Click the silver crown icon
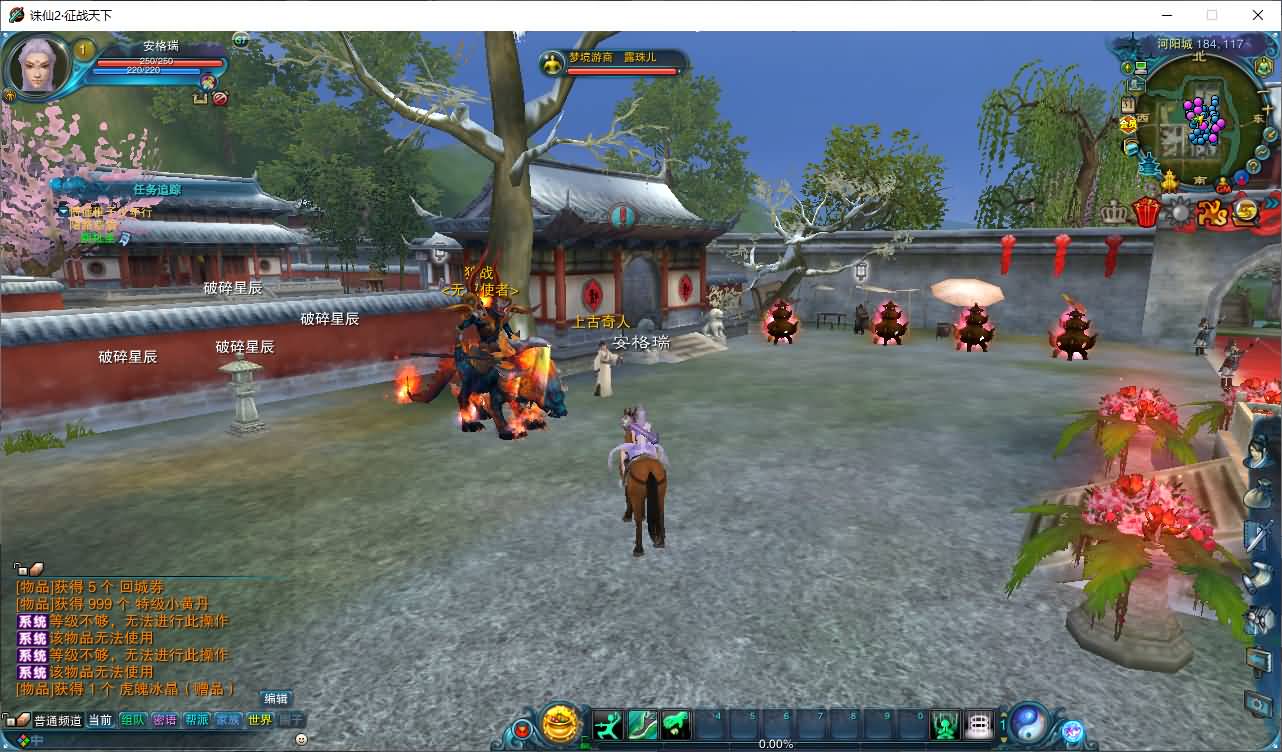 click(x=1114, y=212)
